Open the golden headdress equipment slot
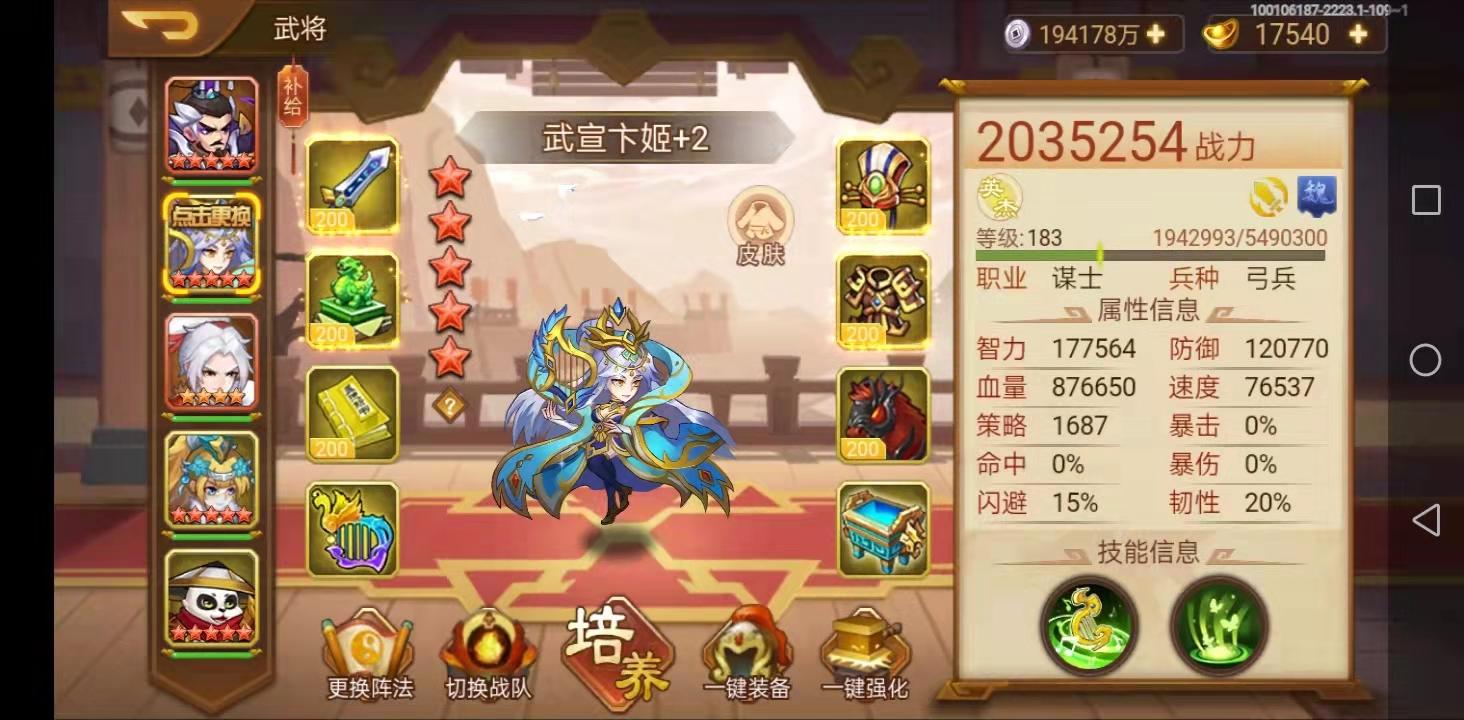The height and width of the screenshot is (720, 1464). [x=881, y=185]
